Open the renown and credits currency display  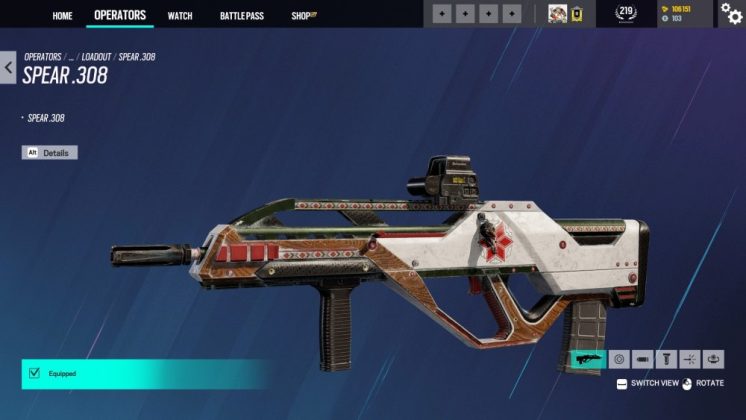tap(680, 13)
